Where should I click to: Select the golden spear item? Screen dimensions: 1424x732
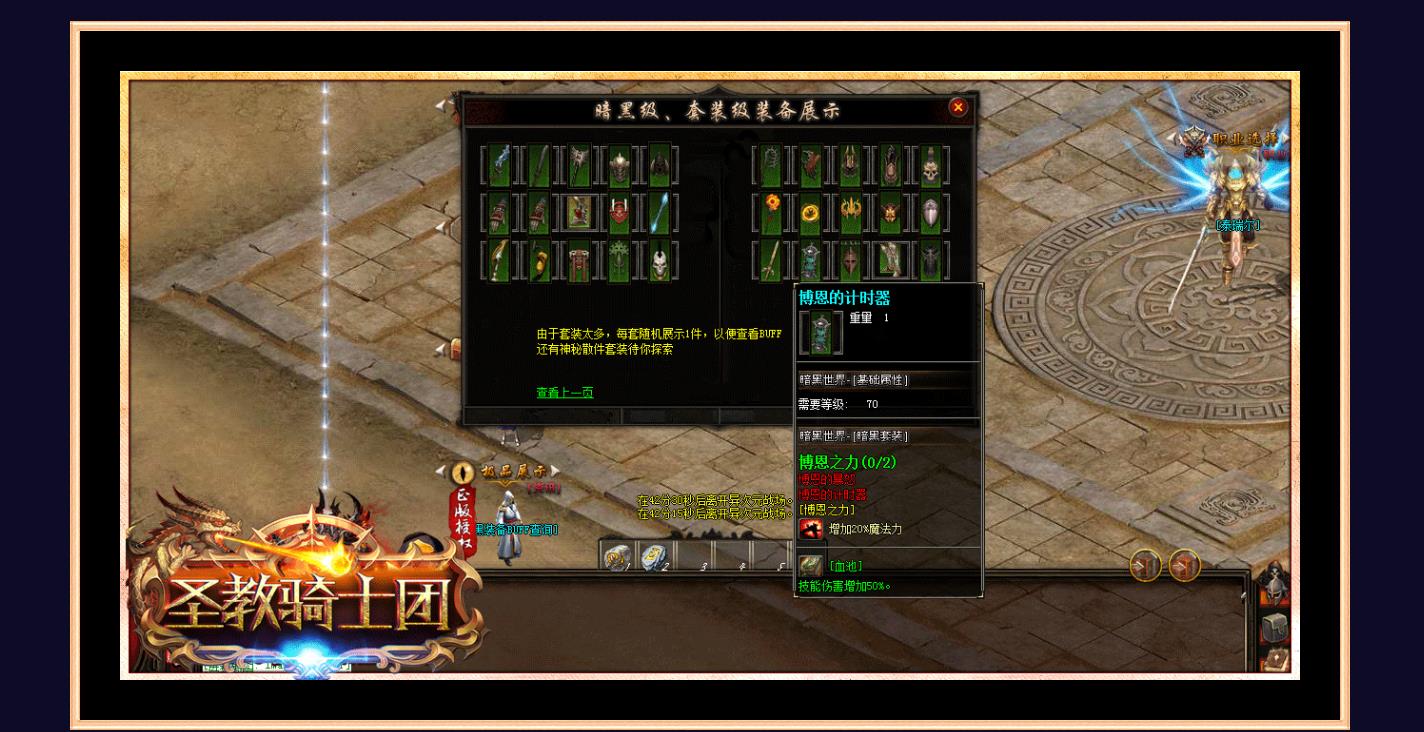tap(770, 261)
